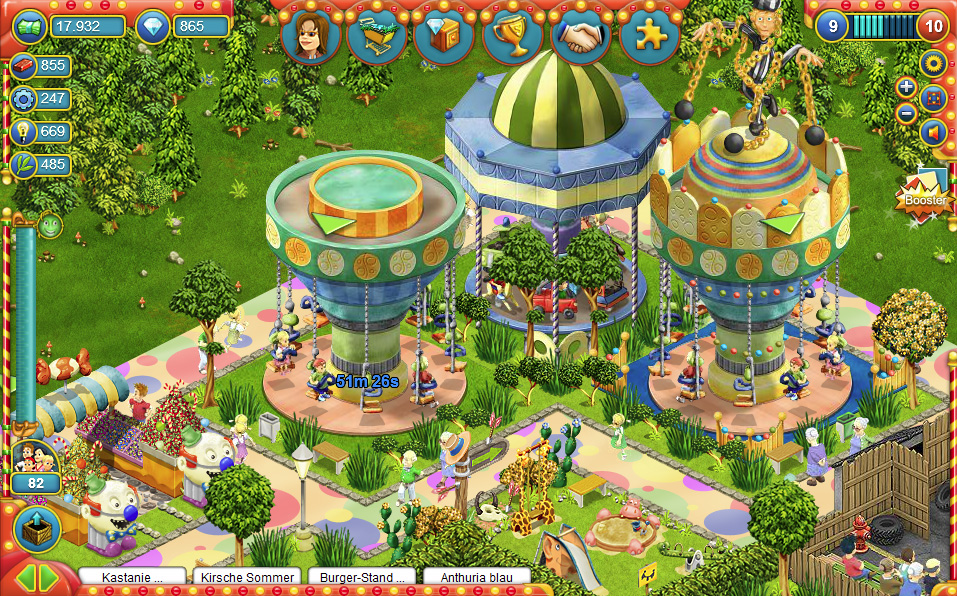Select the Kirsche Sommer item

pos(248,577)
